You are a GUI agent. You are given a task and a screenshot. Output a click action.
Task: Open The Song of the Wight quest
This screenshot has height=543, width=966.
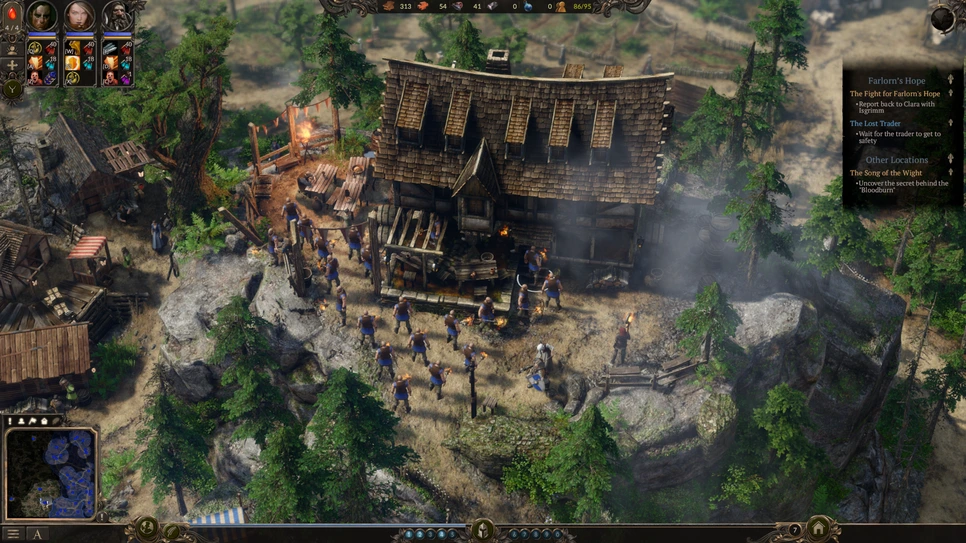click(x=885, y=173)
